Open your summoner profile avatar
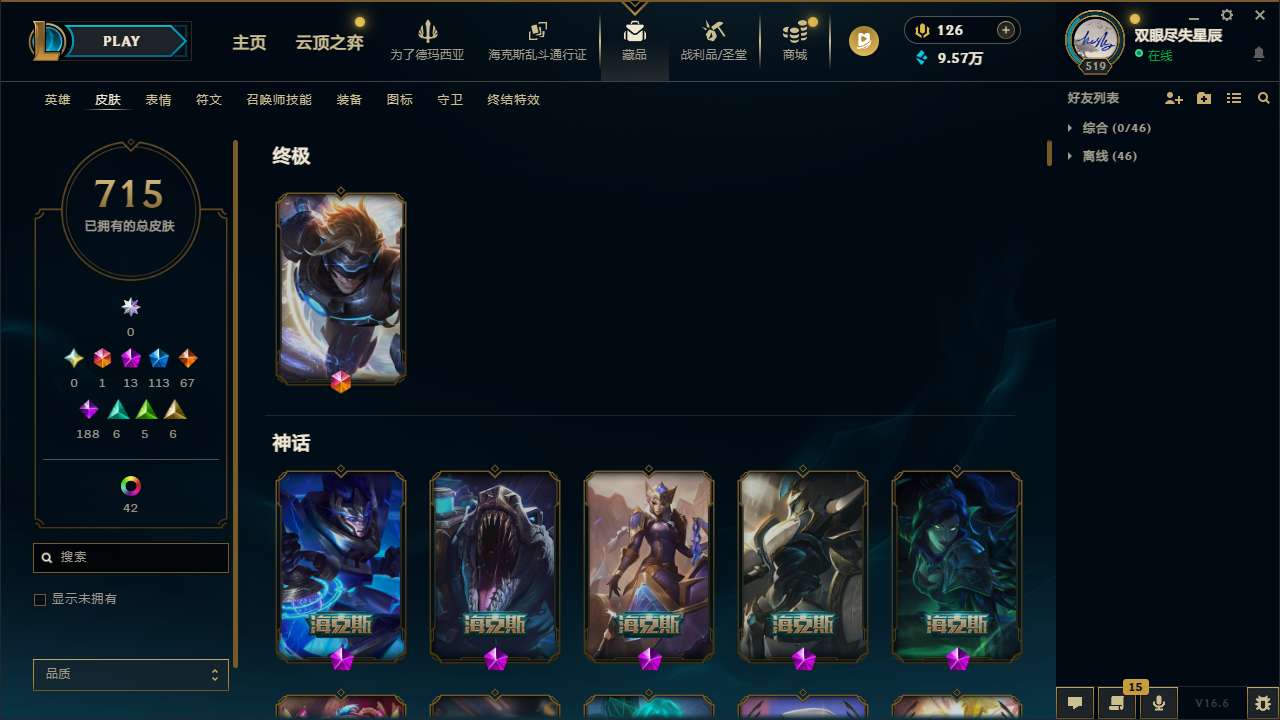Viewport: 1280px width, 720px height. [x=1093, y=40]
